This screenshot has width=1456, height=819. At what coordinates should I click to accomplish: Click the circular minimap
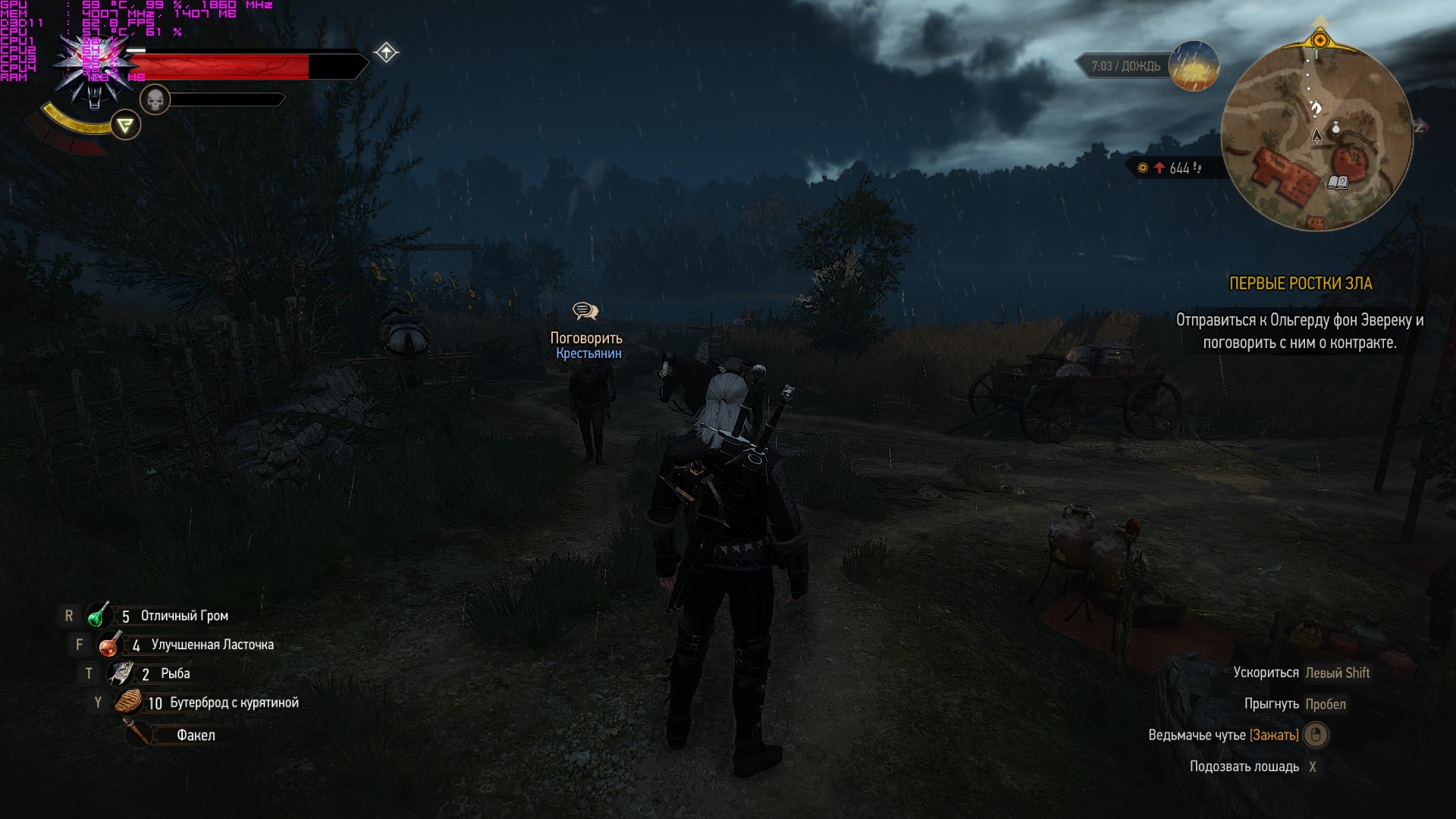click(x=1316, y=135)
